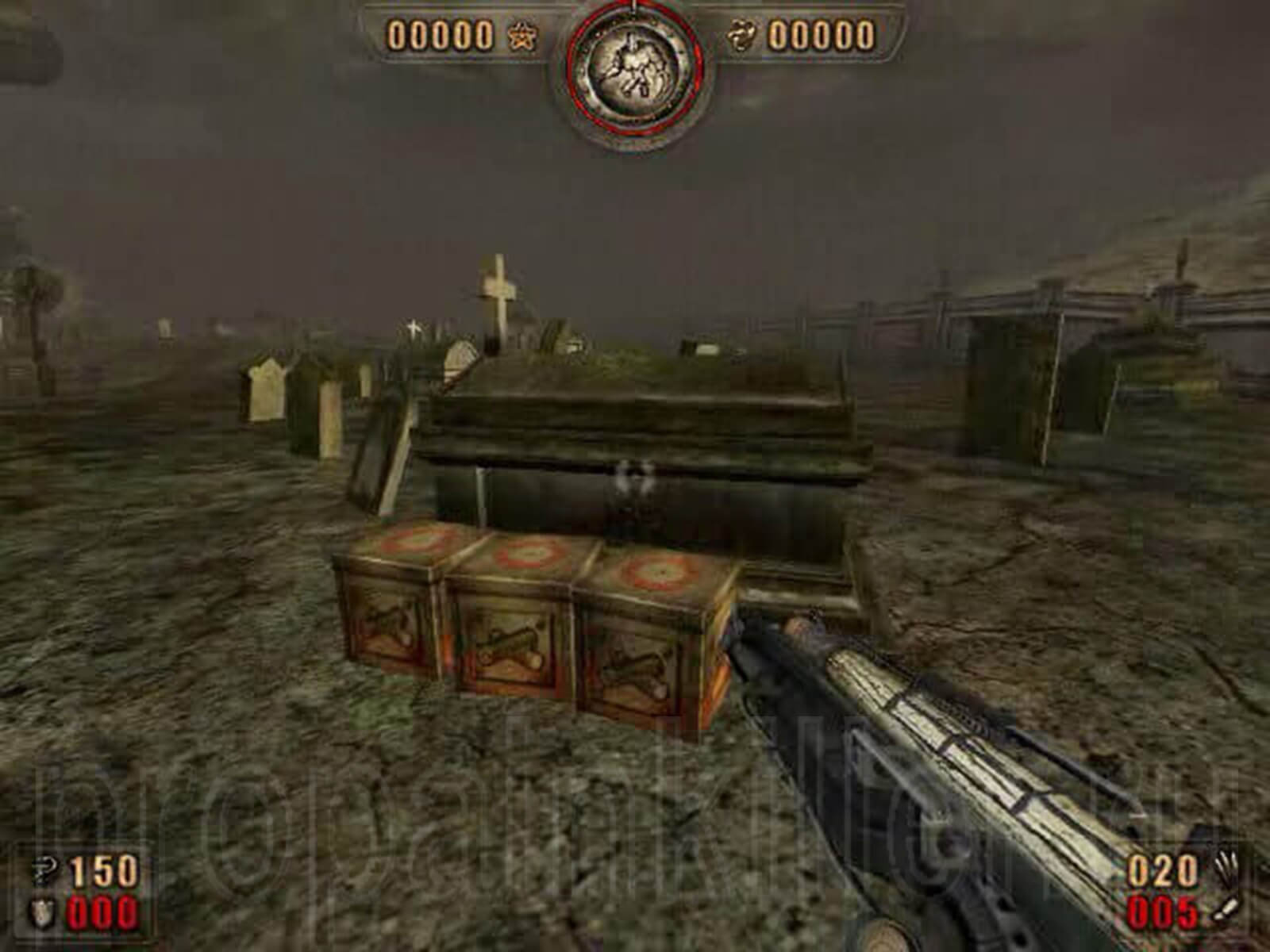The width and height of the screenshot is (1270, 952).
Task: Click the left score display showing 00000
Action: [441, 35]
